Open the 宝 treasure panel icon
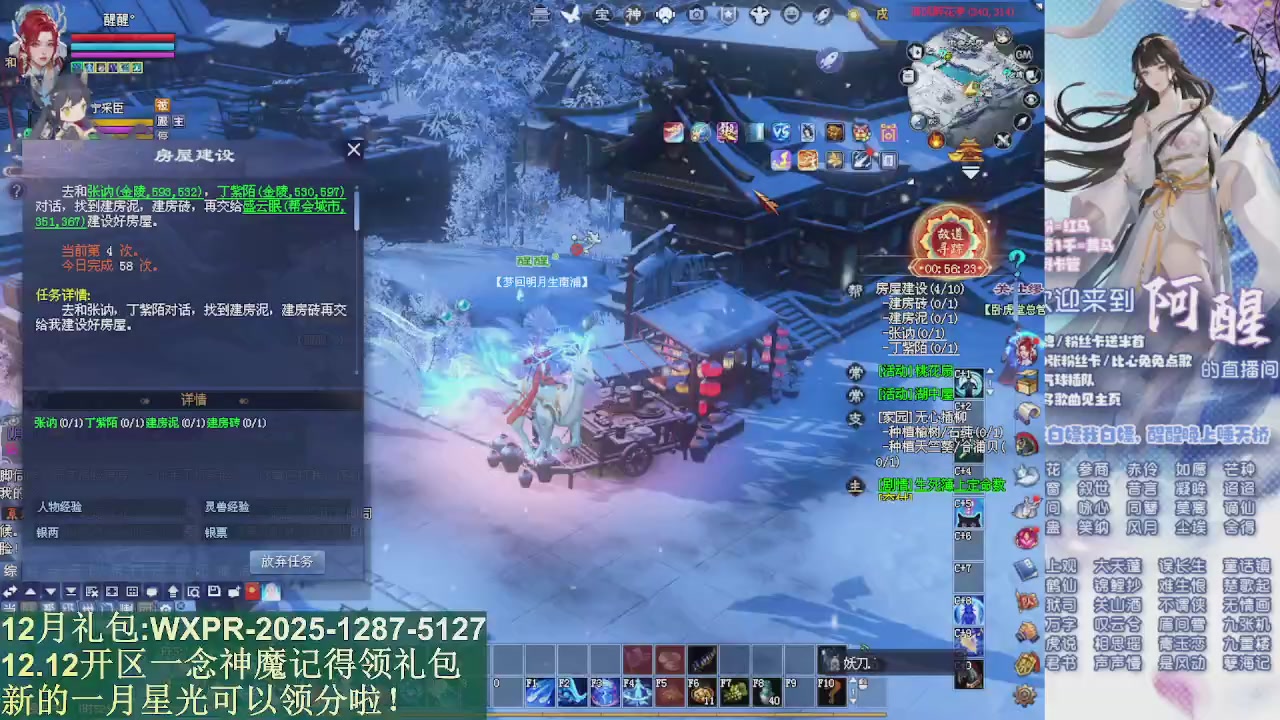 [602, 14]
